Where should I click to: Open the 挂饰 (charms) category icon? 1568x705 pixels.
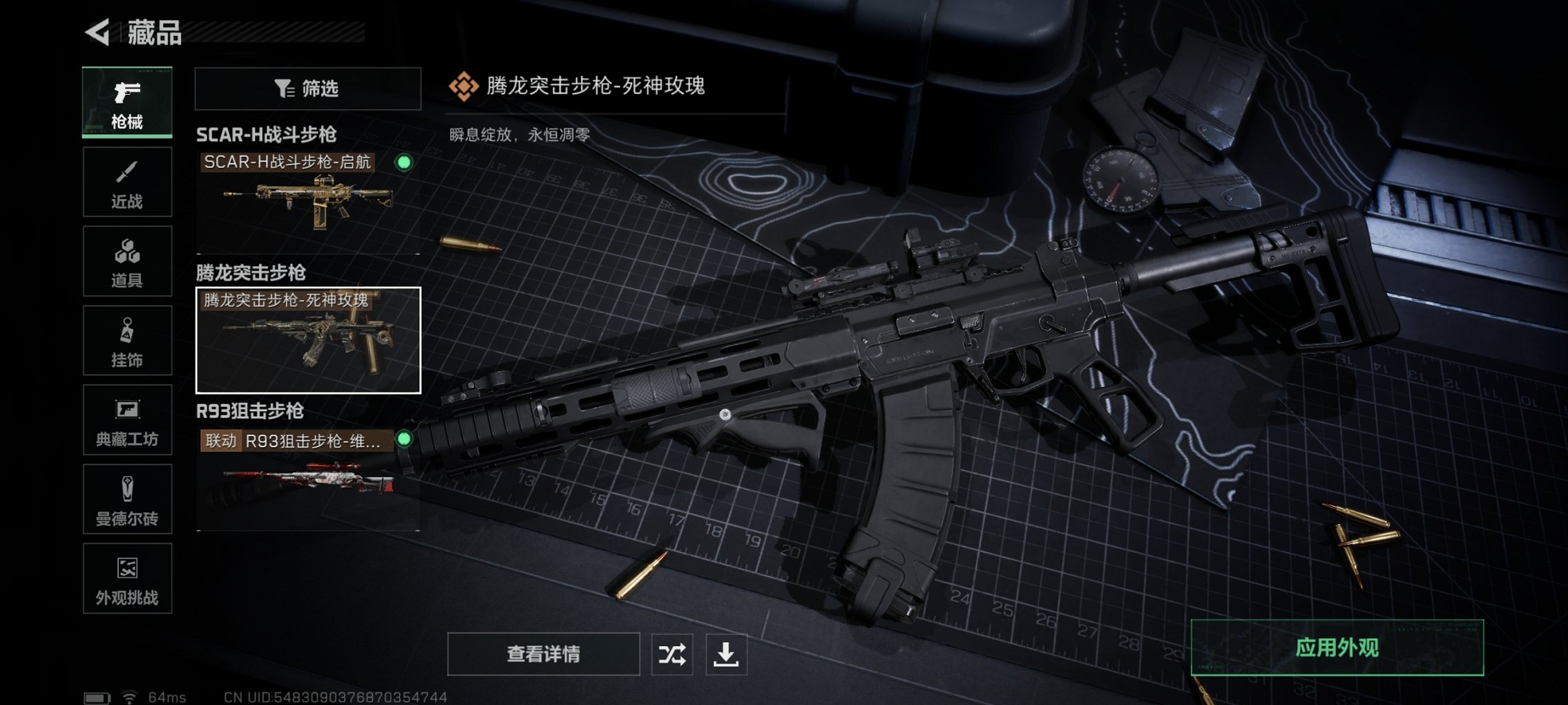point(126,330)
